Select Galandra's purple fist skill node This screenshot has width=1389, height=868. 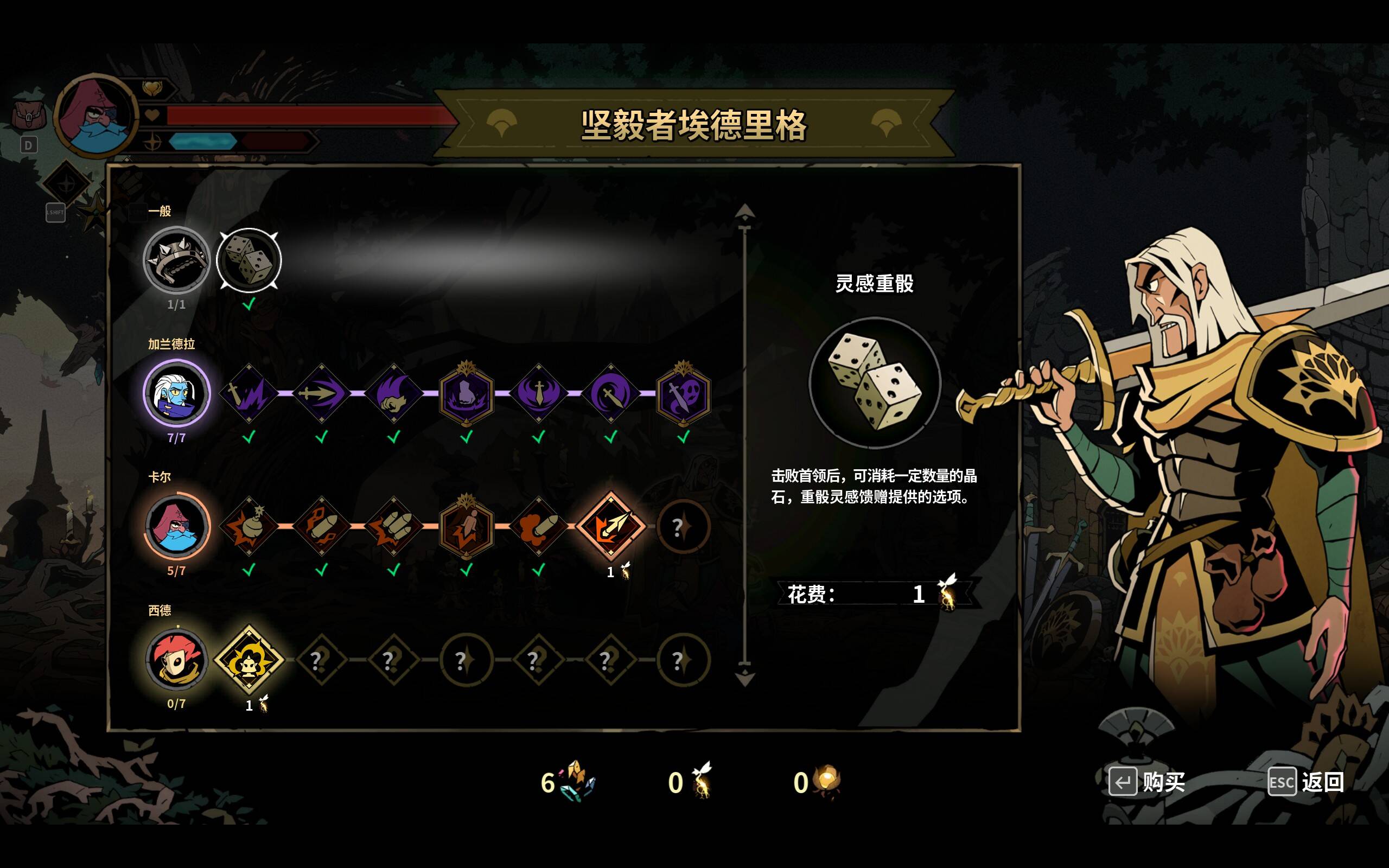click(x=466, y=393)
